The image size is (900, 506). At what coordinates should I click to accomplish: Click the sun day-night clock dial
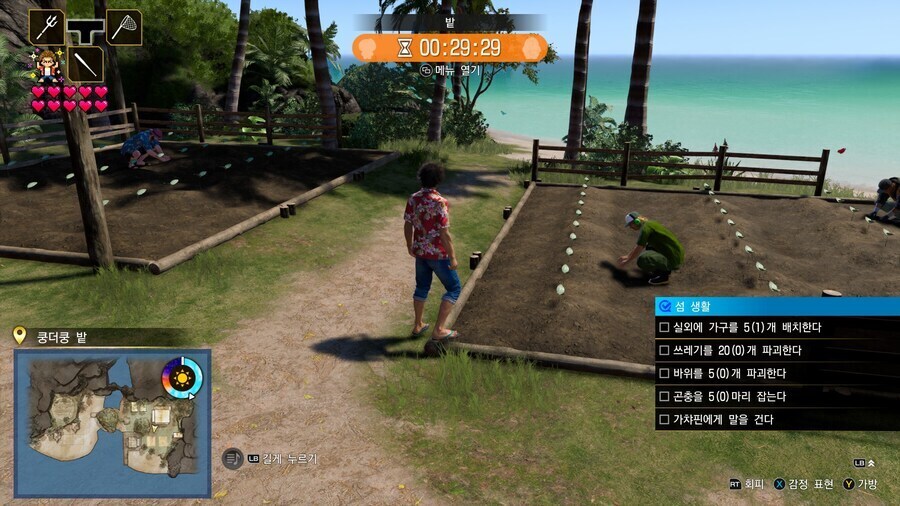[x=182, y=378]
